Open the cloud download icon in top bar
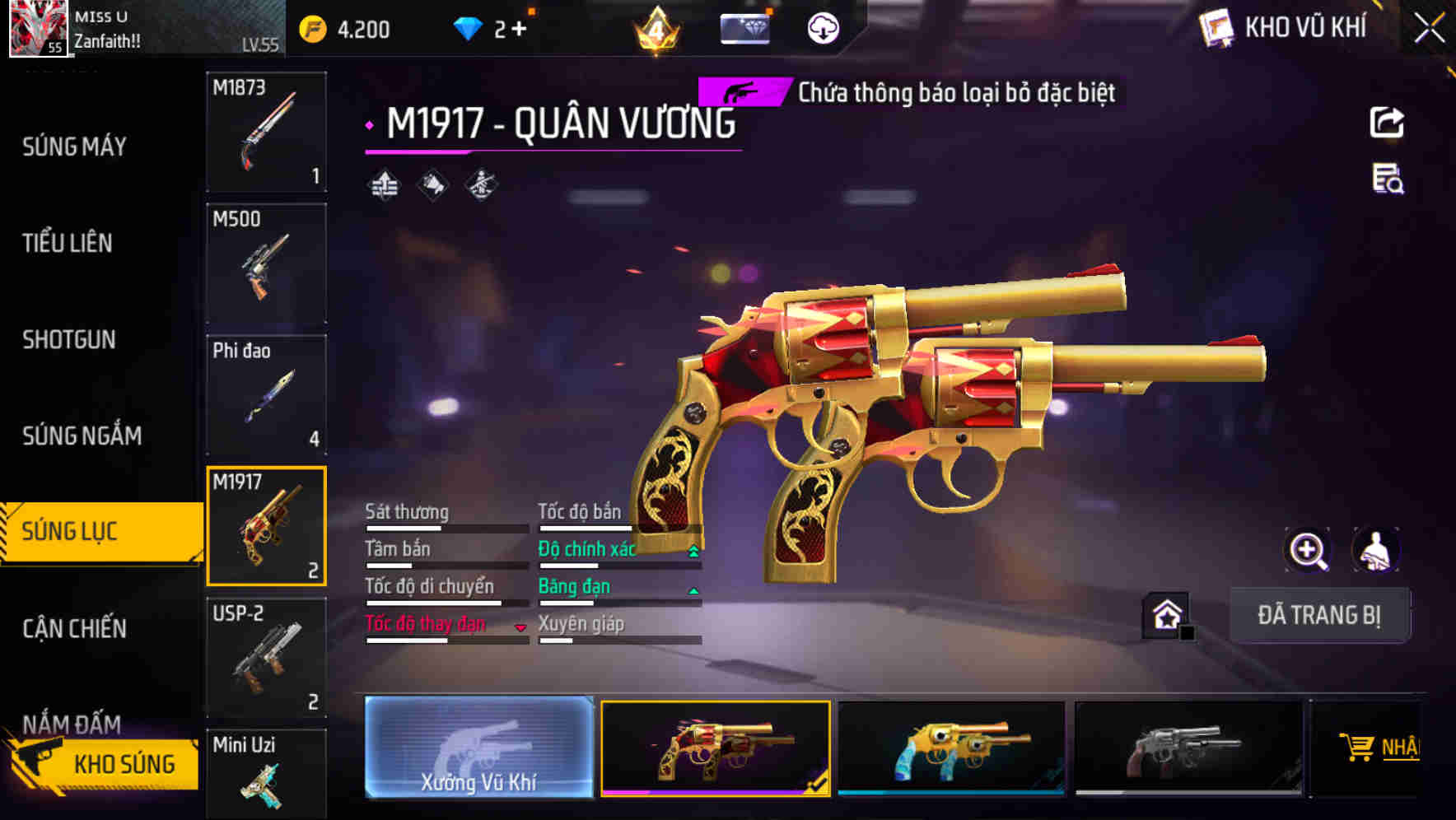 (821, 30)
